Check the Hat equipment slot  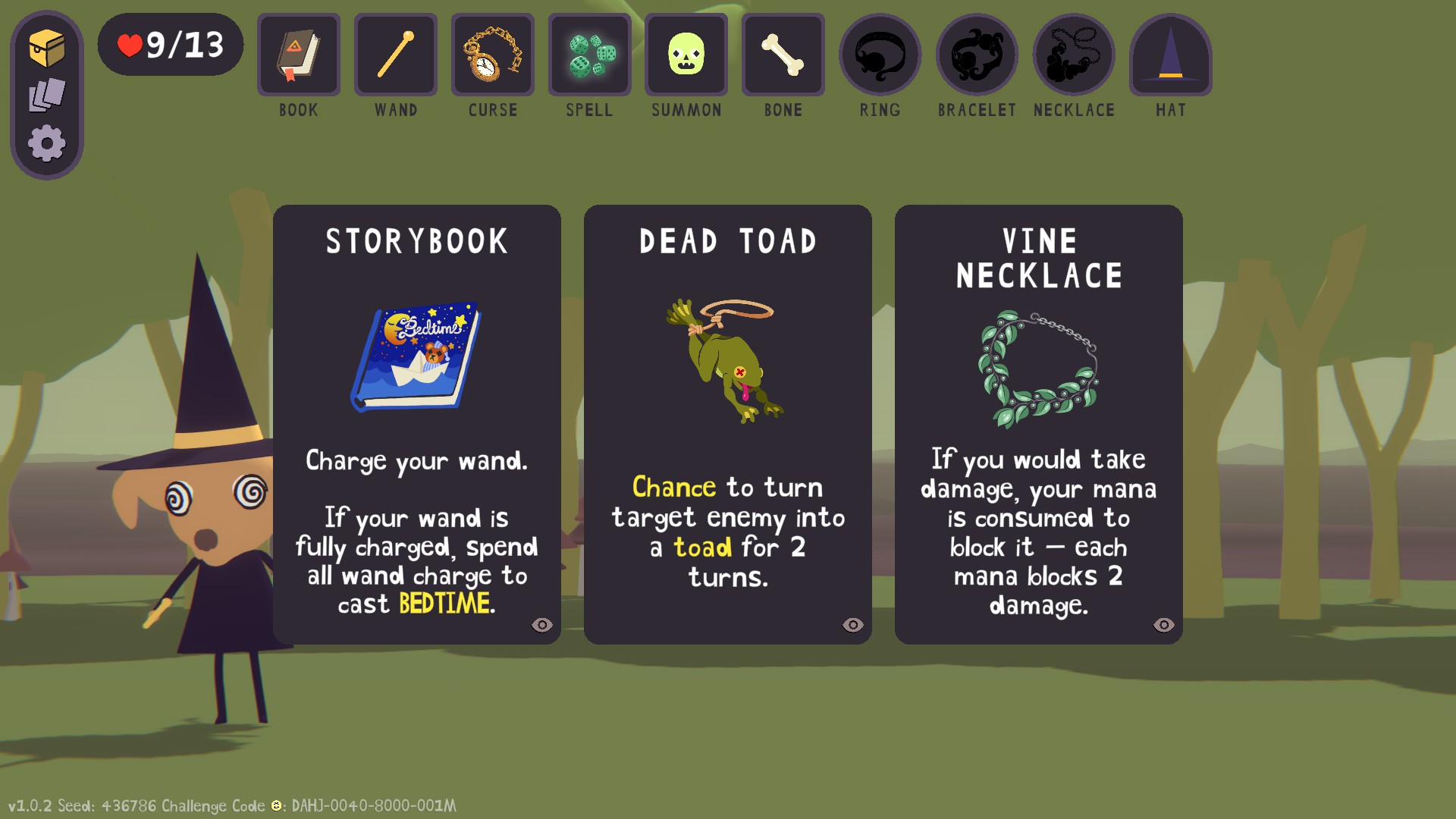coord(1171,55)
